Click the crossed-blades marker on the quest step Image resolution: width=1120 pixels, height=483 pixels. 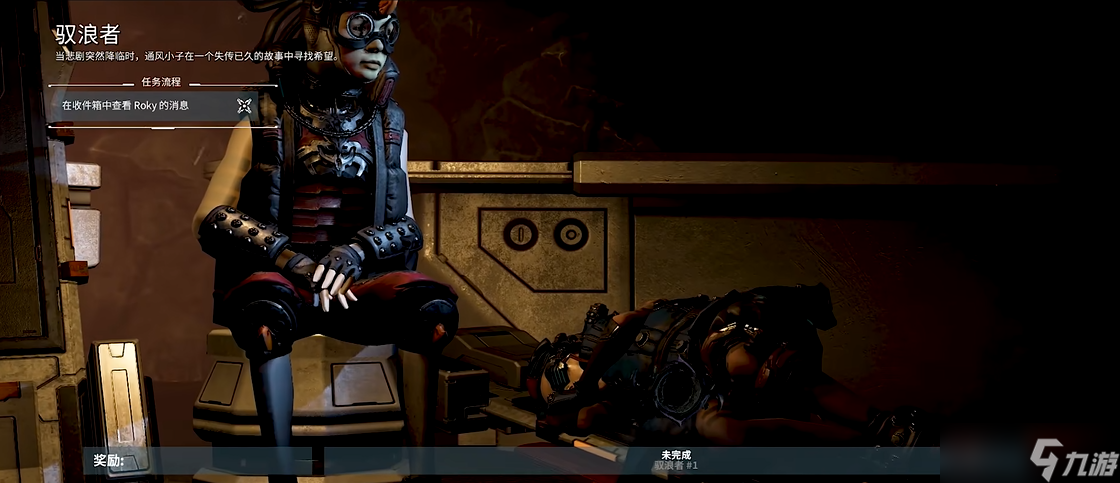(x=244, y=105)
